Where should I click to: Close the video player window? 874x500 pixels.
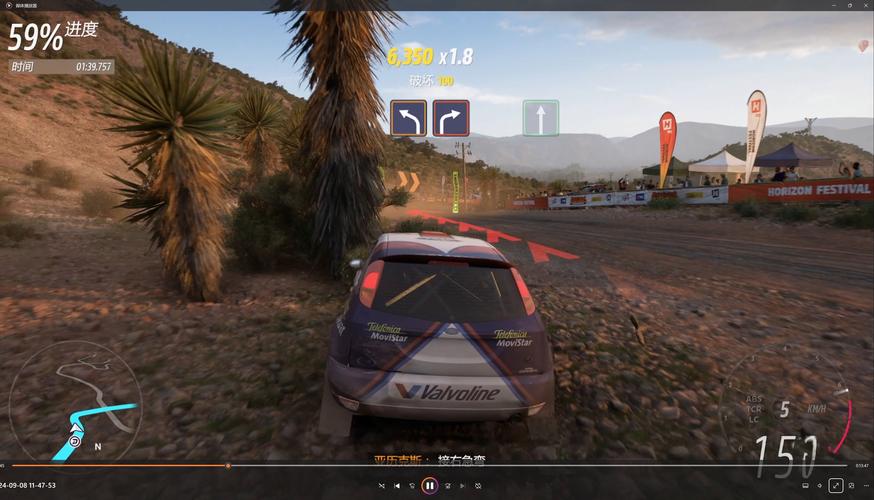click(x=863, y=5)
